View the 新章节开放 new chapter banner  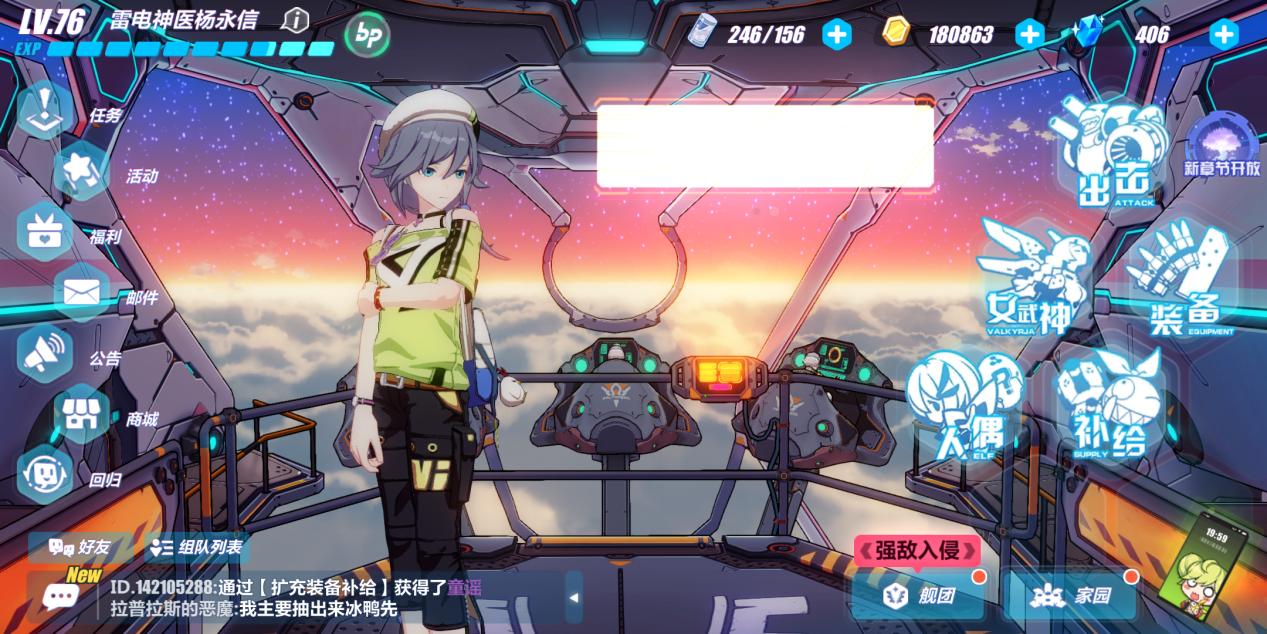point(1222,146)
